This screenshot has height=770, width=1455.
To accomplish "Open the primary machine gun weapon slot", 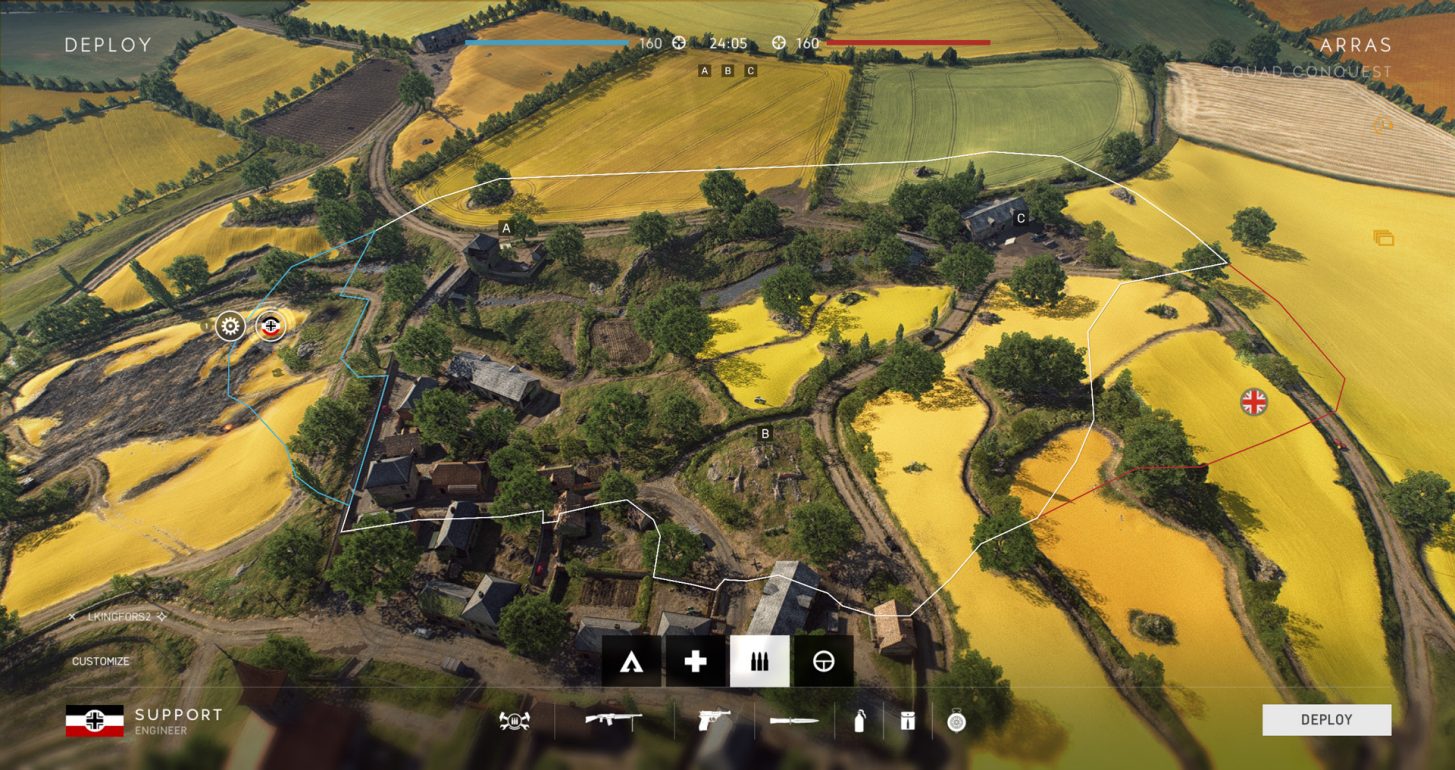I will [x=613, y=720].
